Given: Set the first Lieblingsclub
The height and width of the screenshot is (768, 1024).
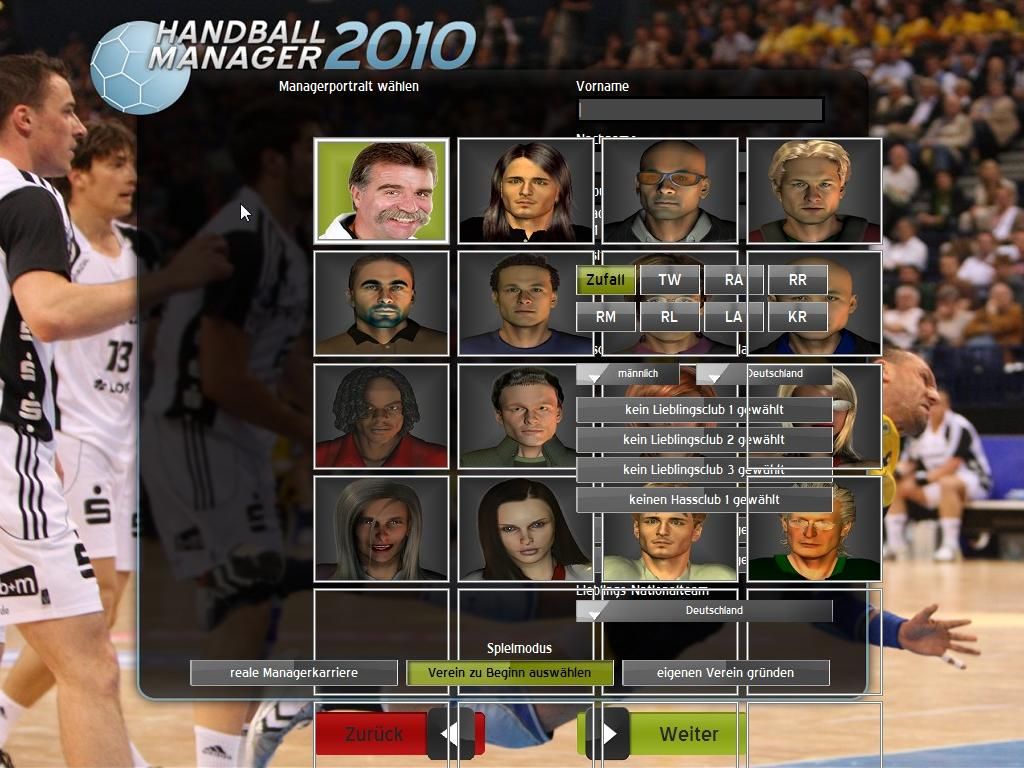Looking at the screenshot, I should pos(703,410).
